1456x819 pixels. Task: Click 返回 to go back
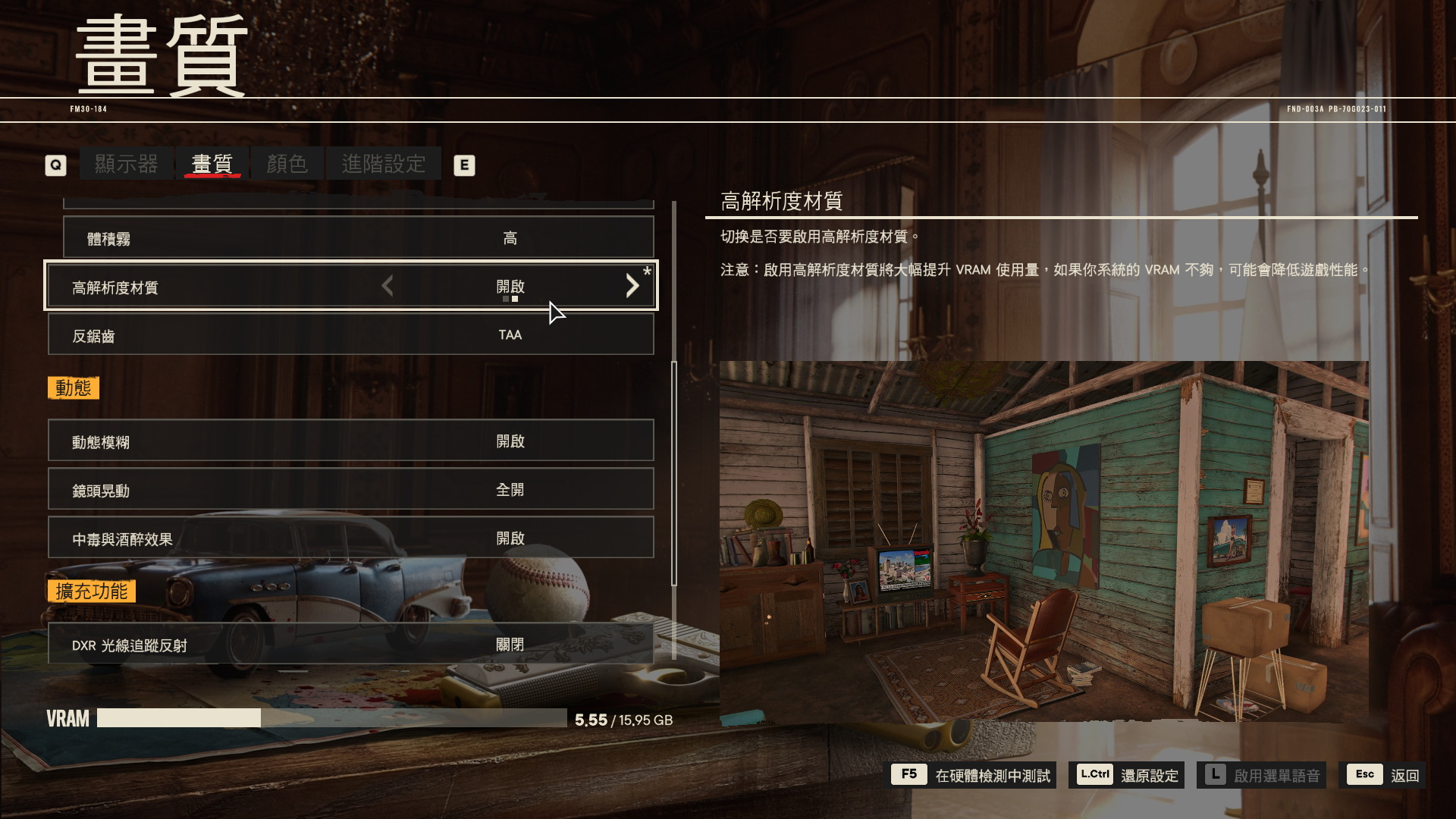coord(1406,775)
